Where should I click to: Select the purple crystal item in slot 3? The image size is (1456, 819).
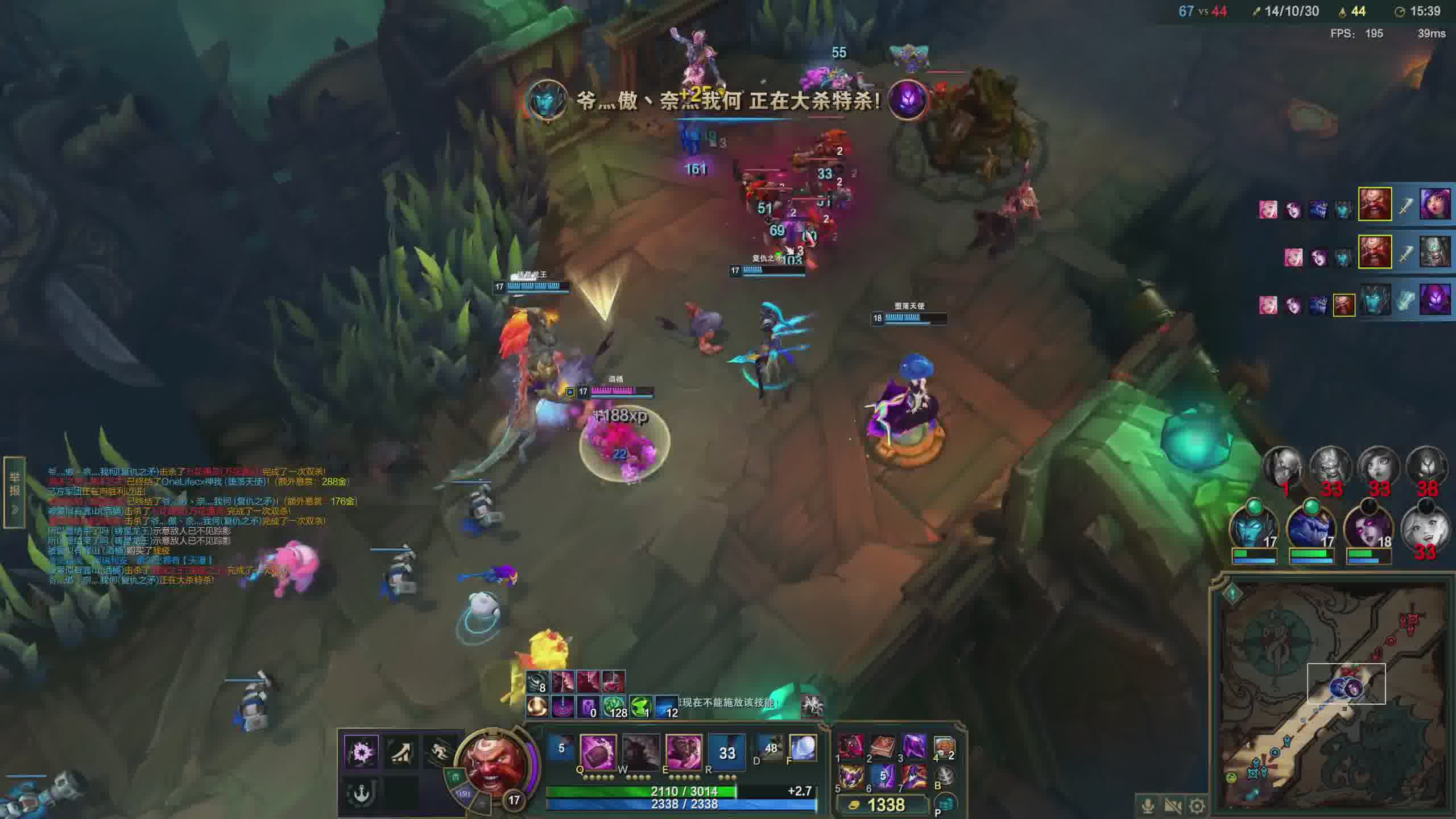click(x=914, y=746)
